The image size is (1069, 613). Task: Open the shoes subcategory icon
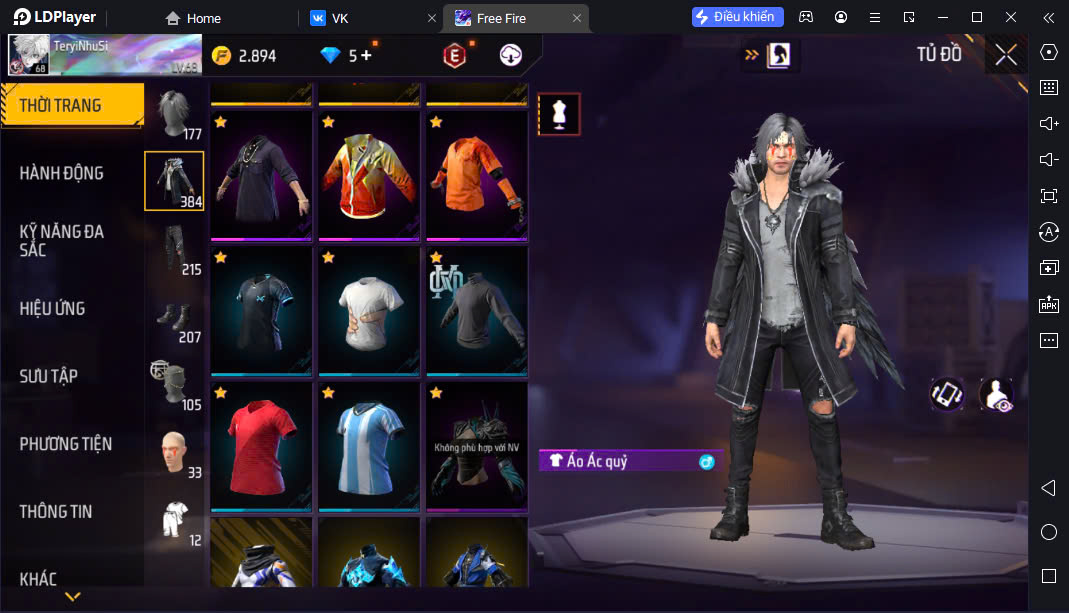(175, 318)
